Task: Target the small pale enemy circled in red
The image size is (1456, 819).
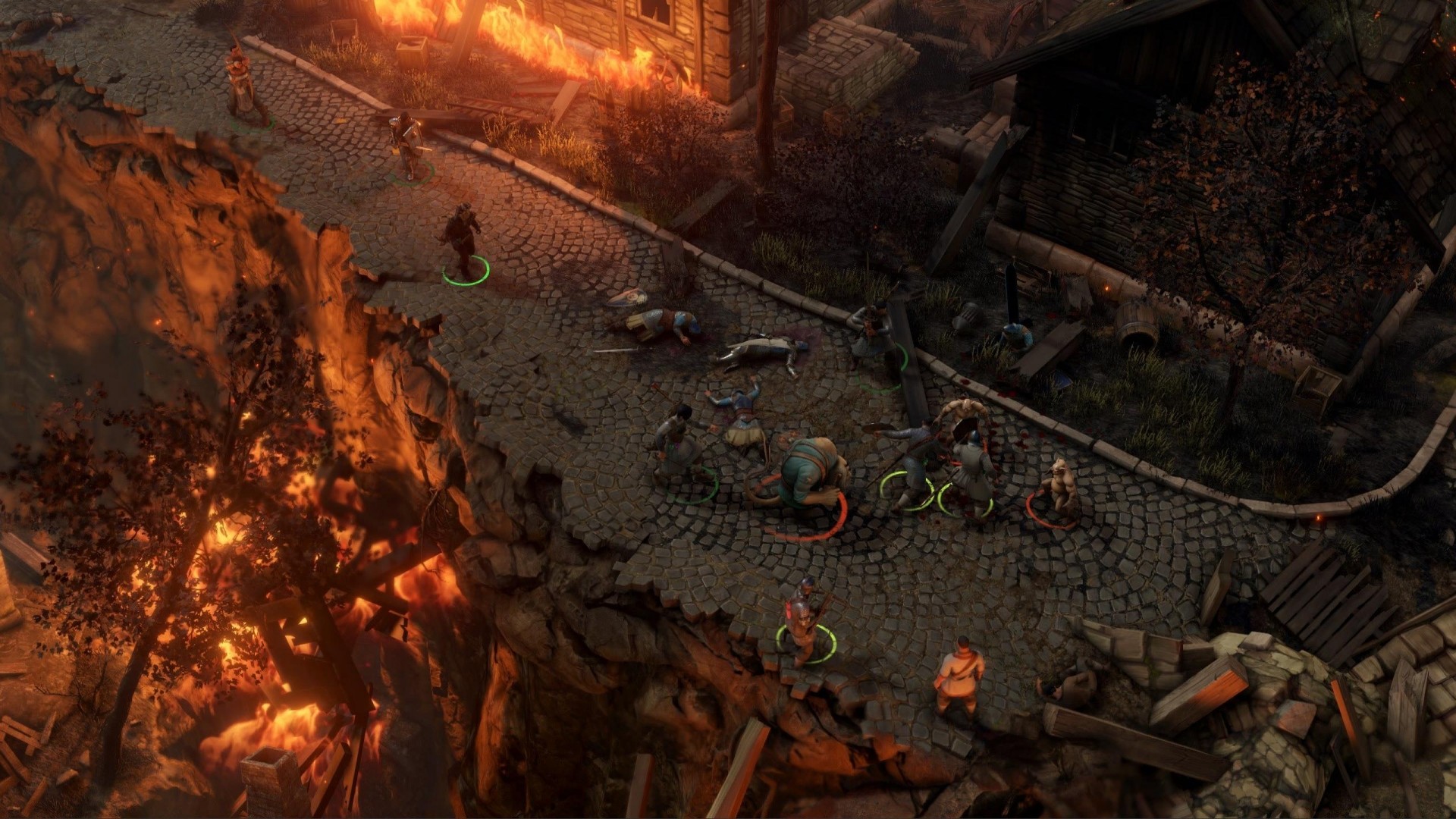Action: click(1058, 485)
